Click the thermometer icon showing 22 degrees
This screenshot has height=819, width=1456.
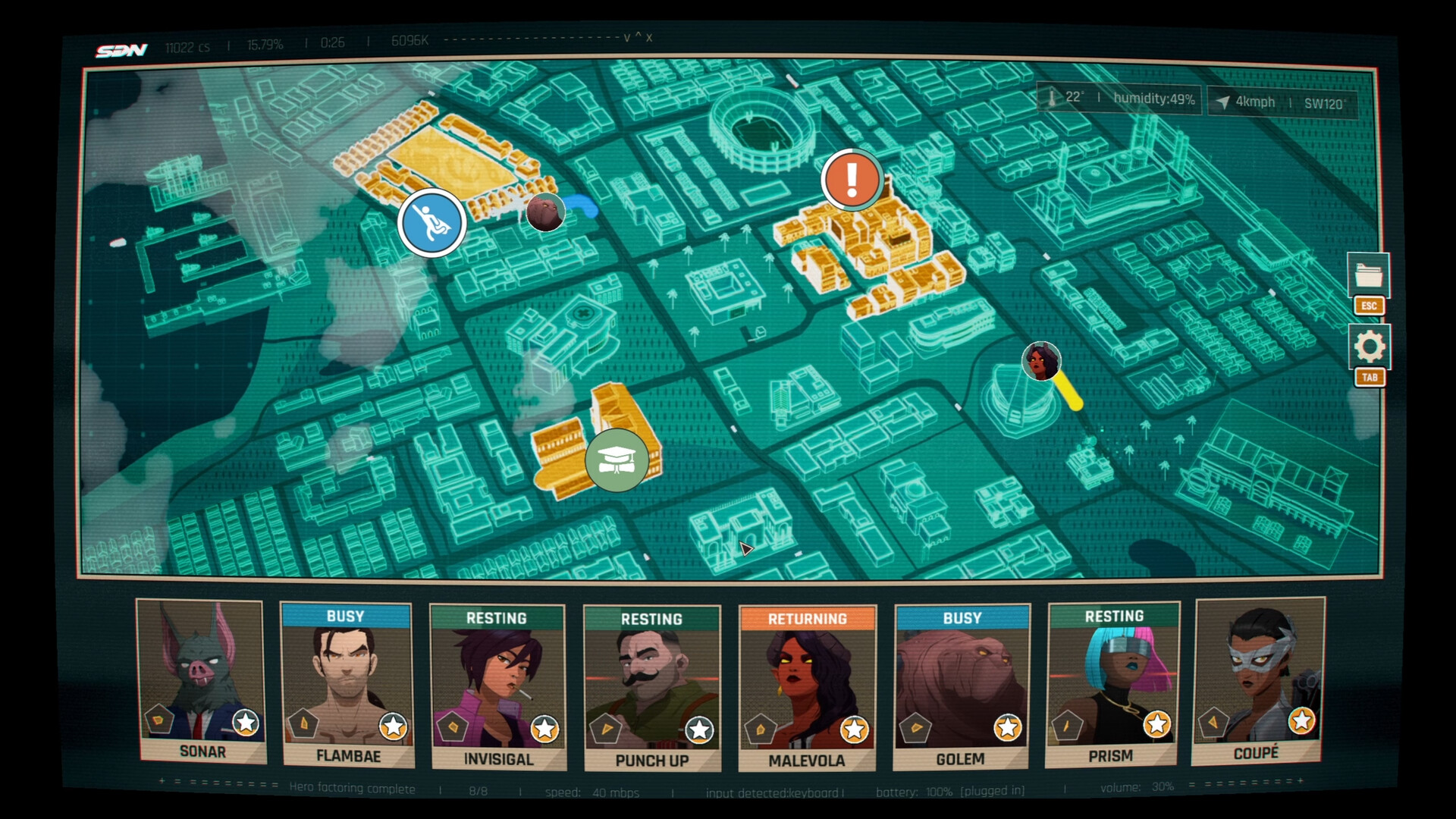pos(1053,99)
